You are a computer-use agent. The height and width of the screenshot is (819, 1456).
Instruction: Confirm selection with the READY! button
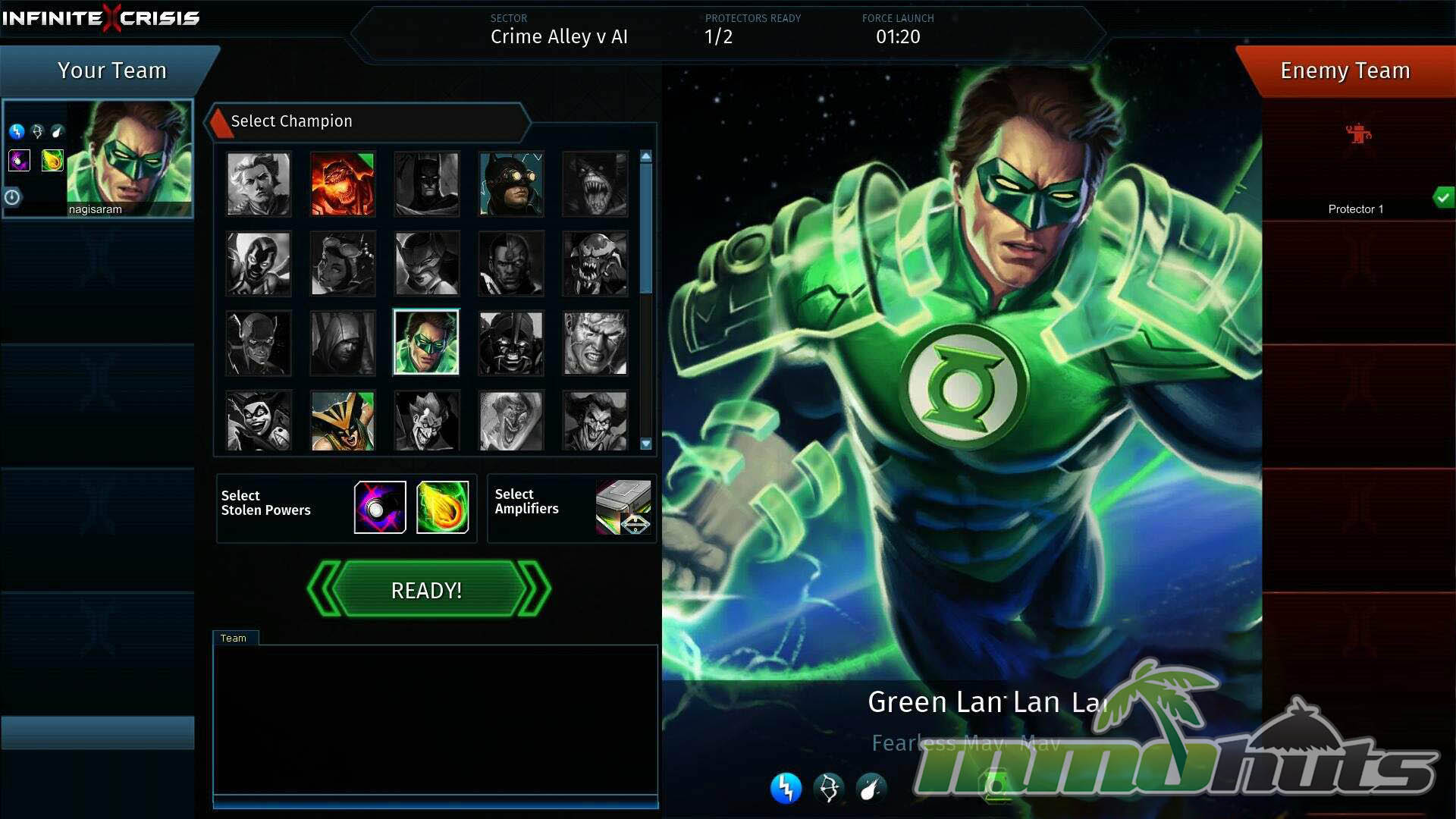427,590
